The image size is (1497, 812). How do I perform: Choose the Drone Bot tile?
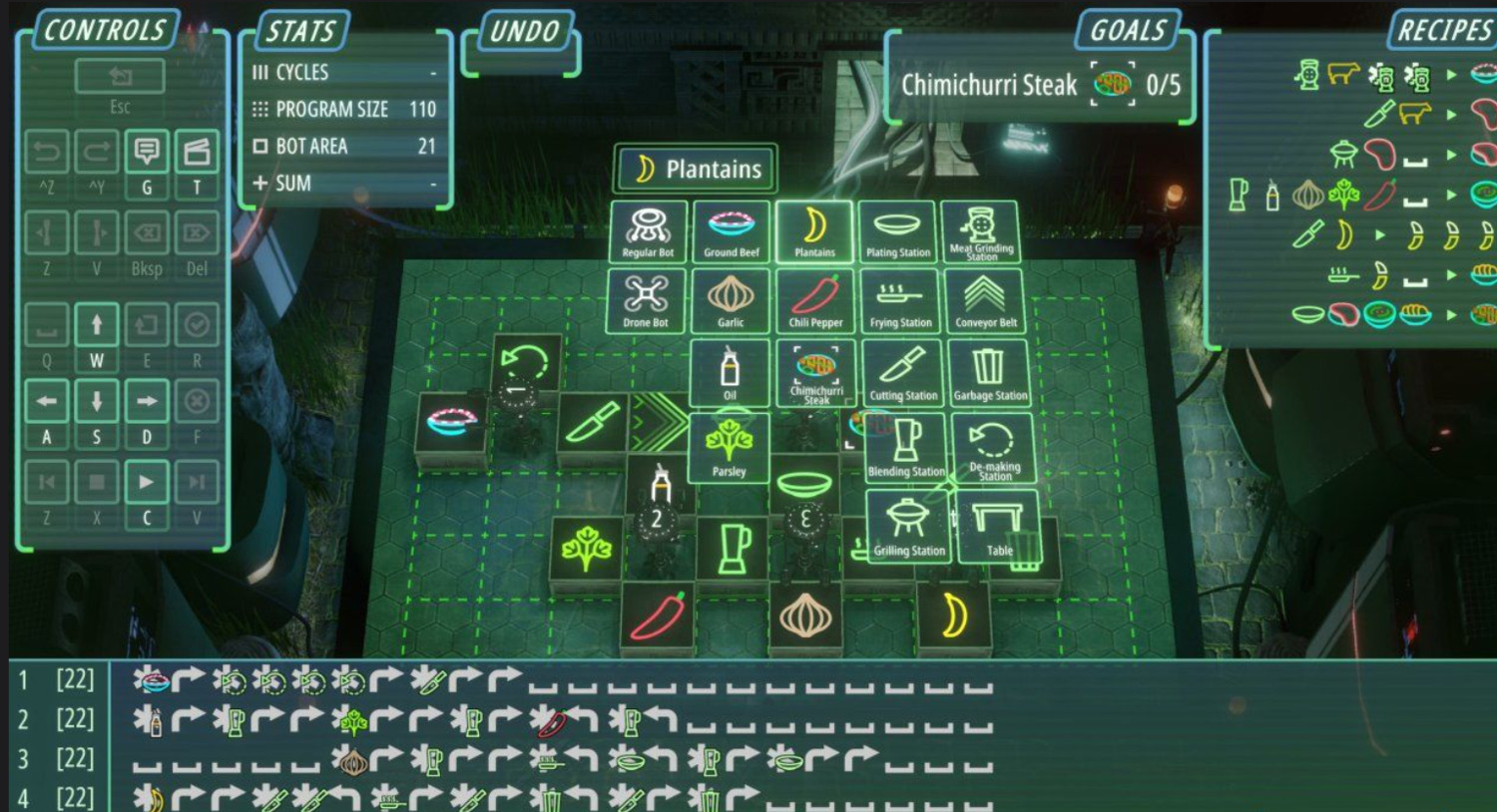647,300
